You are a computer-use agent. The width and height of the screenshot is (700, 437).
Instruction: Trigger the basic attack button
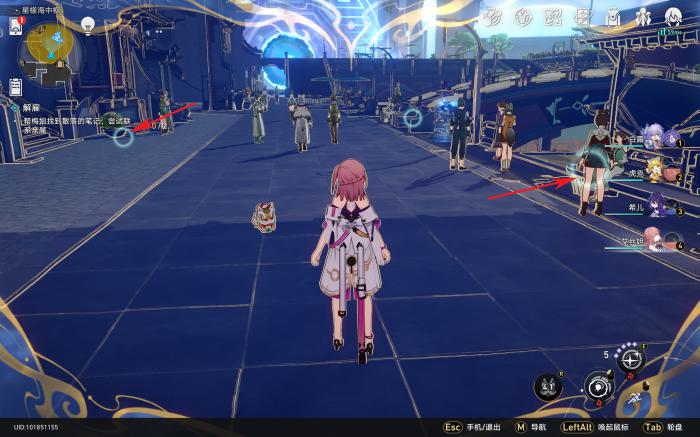(598, 384)
